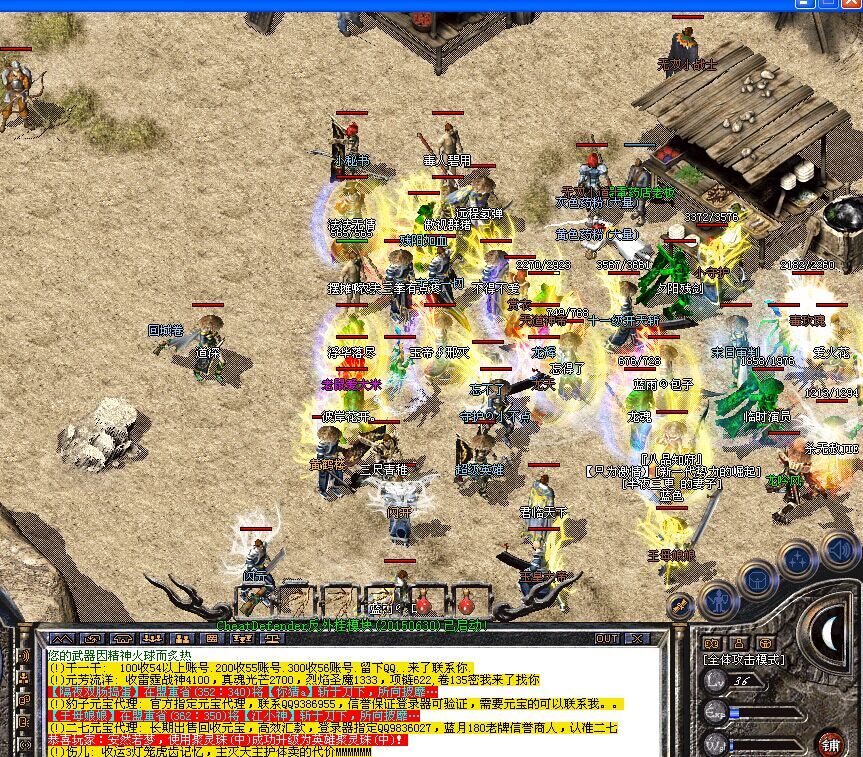Select the red potion in the quick belt
The height and width of the screenshot is (757, 863).
(423, 604)
